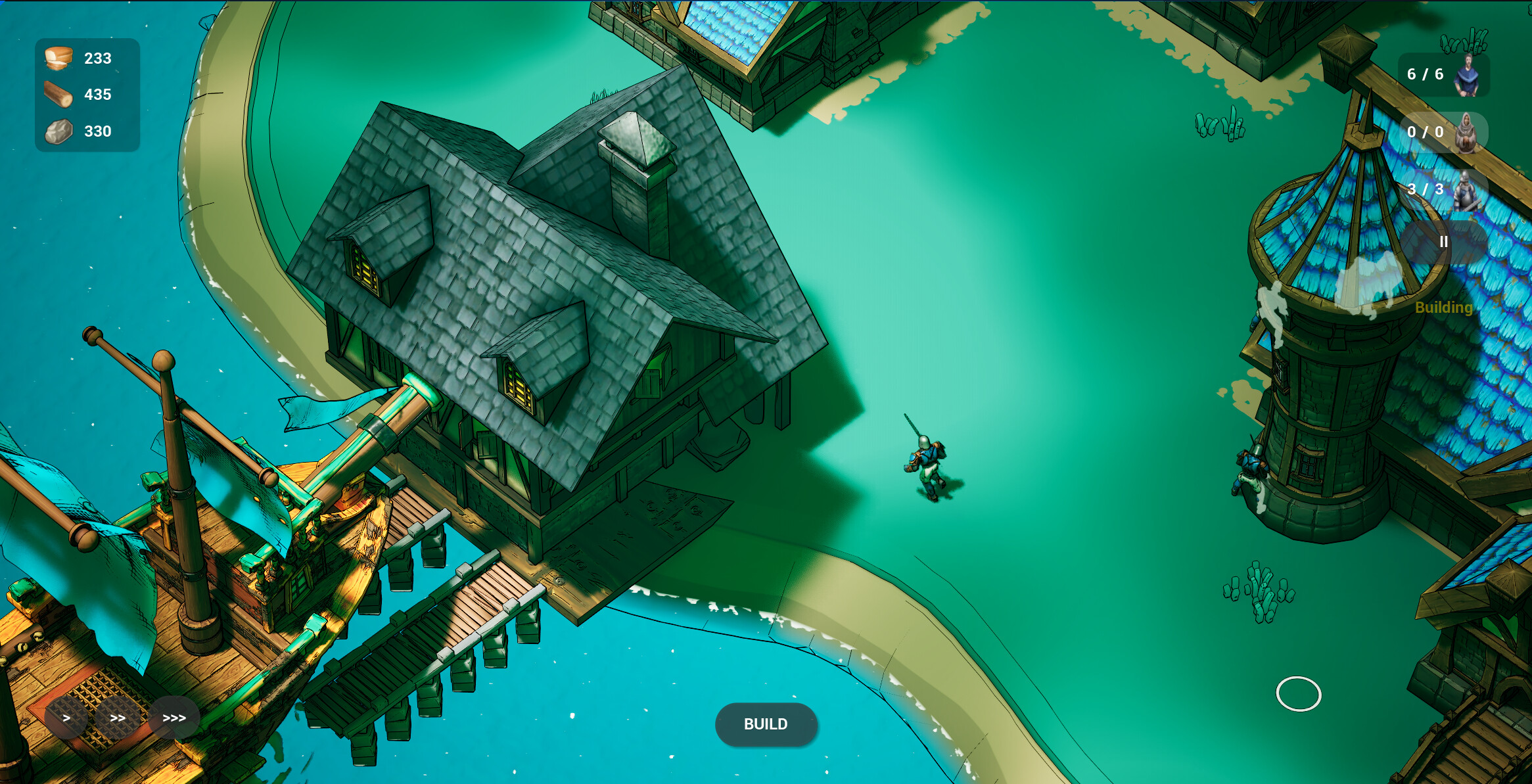Click the circular selection ring near the shore
The width and height of the screenshot is (1532, 784).
click(x=1299, y=695)
